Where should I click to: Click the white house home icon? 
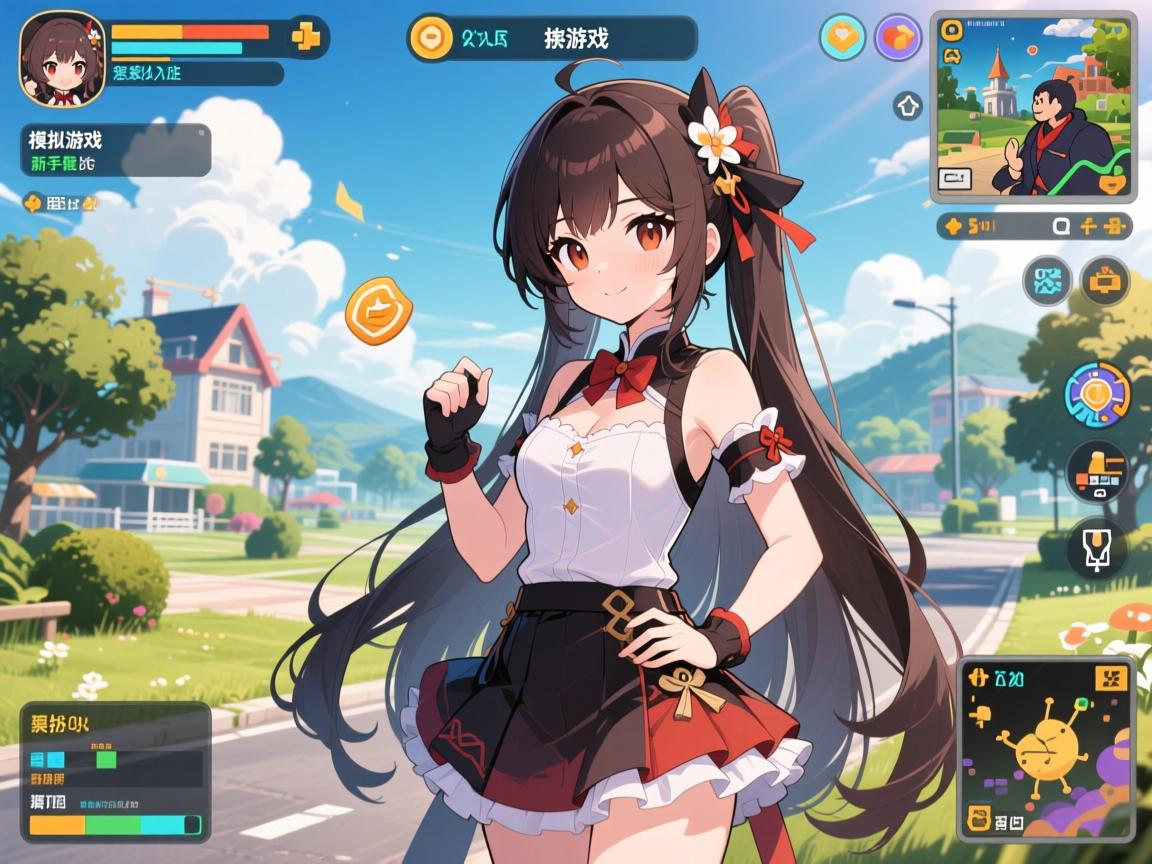(907, 105)
